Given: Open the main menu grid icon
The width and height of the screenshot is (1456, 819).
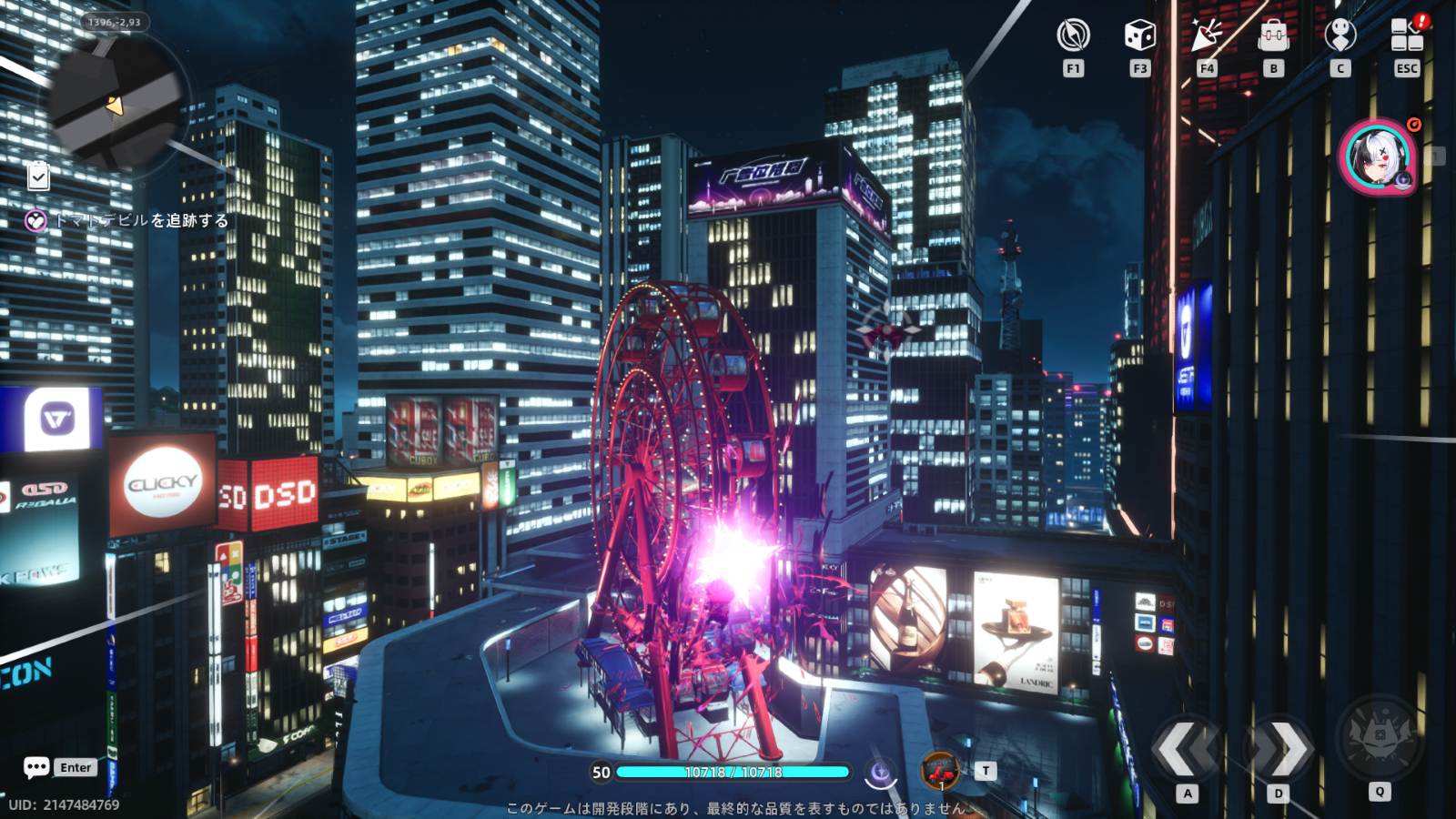Looking at the screenshot, I should [1407, 36].
